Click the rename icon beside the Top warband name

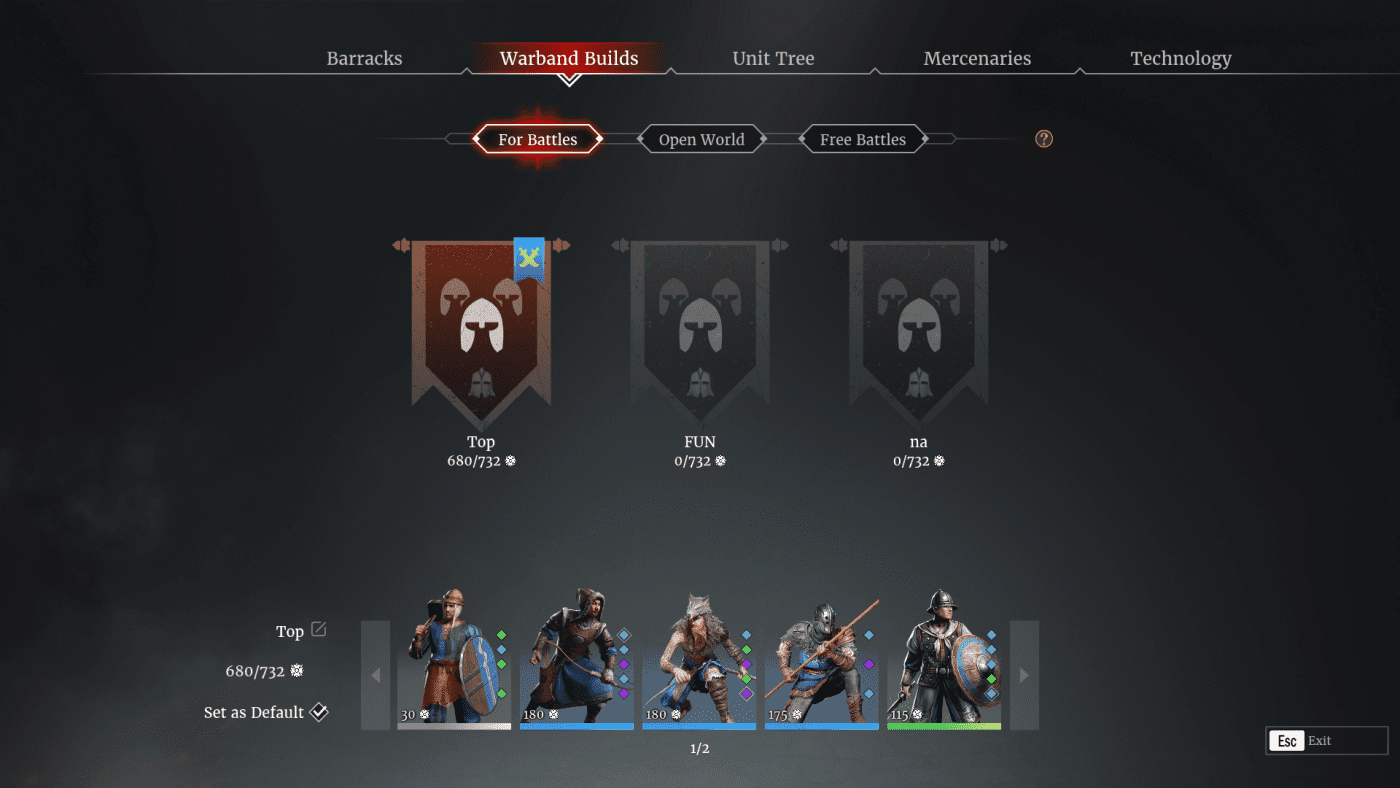point(320,629)
